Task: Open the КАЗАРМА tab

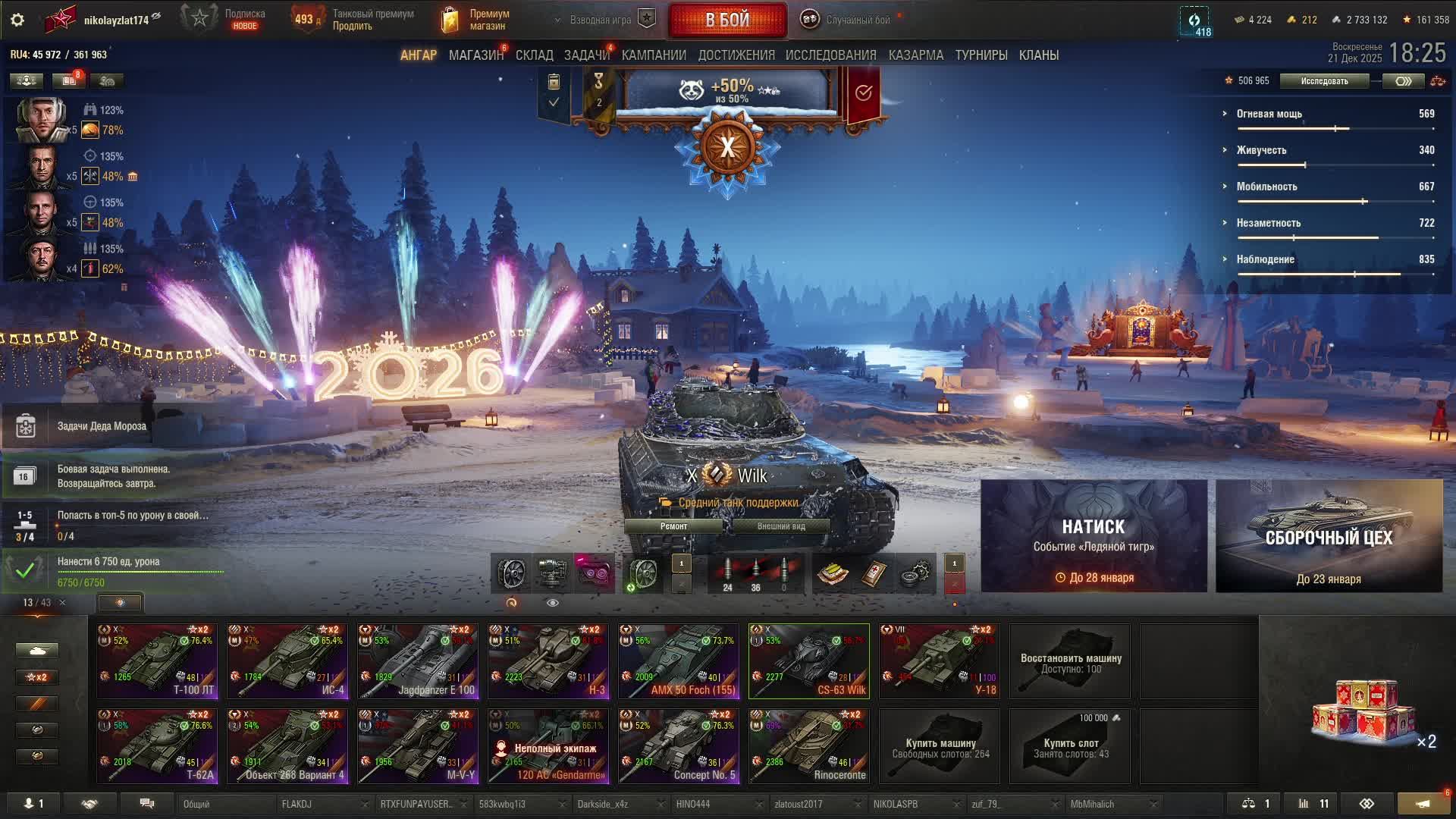Action: click(915, 55)
